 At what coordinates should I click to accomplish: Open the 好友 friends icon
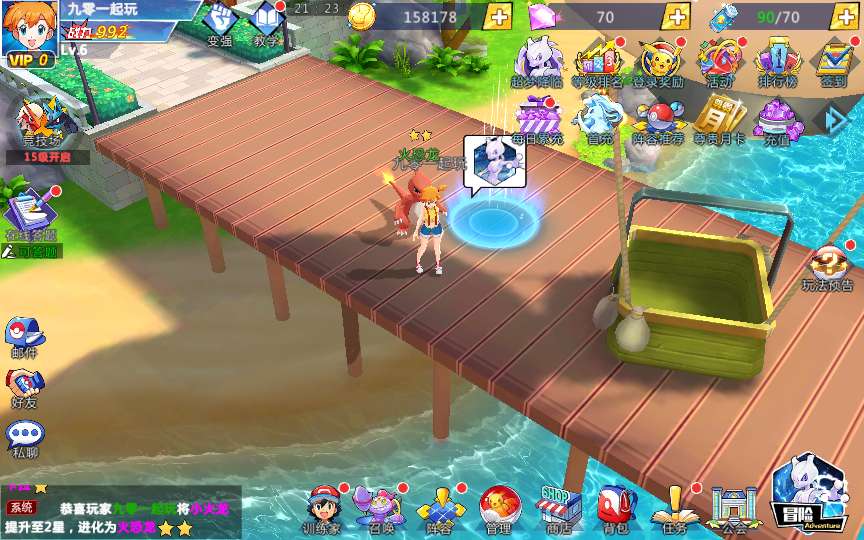(x=24, y=385)
